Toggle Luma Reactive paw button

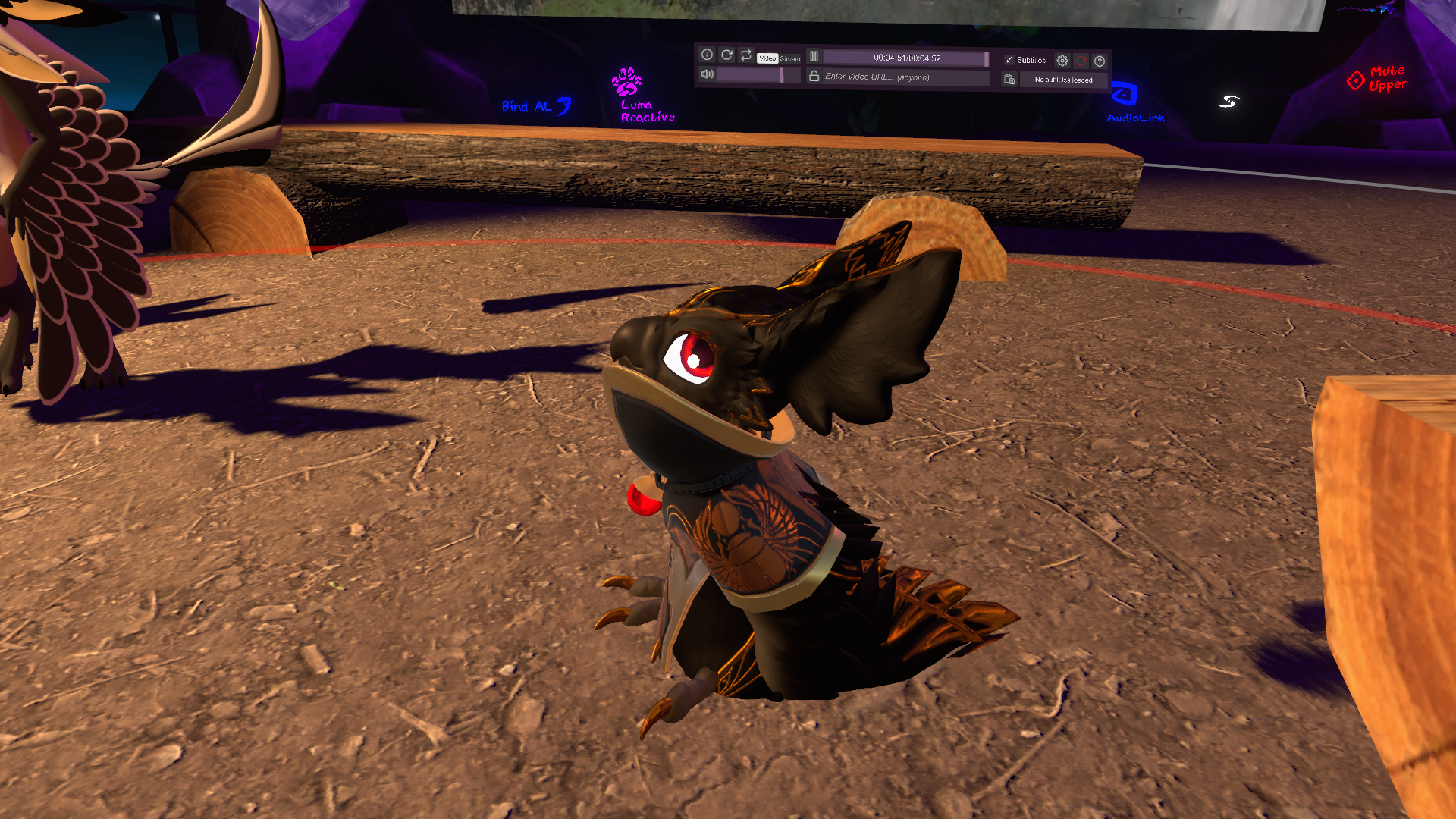pyautogui.click(x=627, y=82)
